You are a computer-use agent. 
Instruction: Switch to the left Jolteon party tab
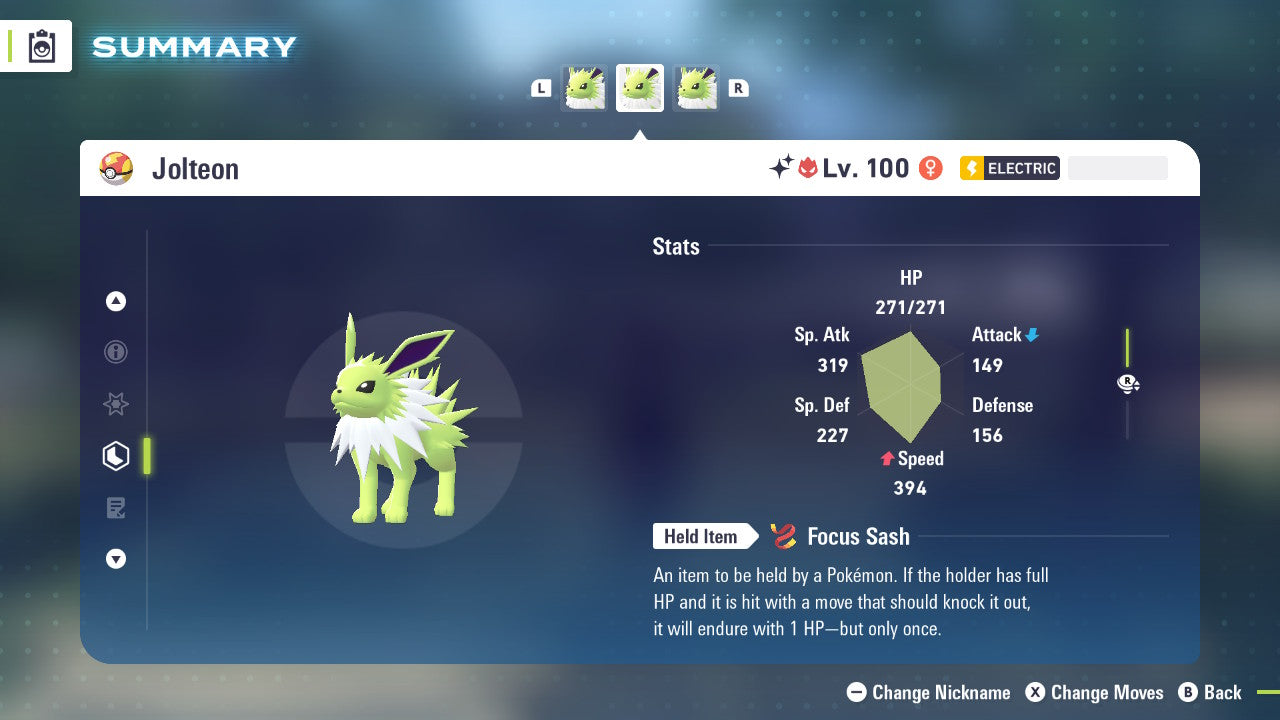point(584,88)
